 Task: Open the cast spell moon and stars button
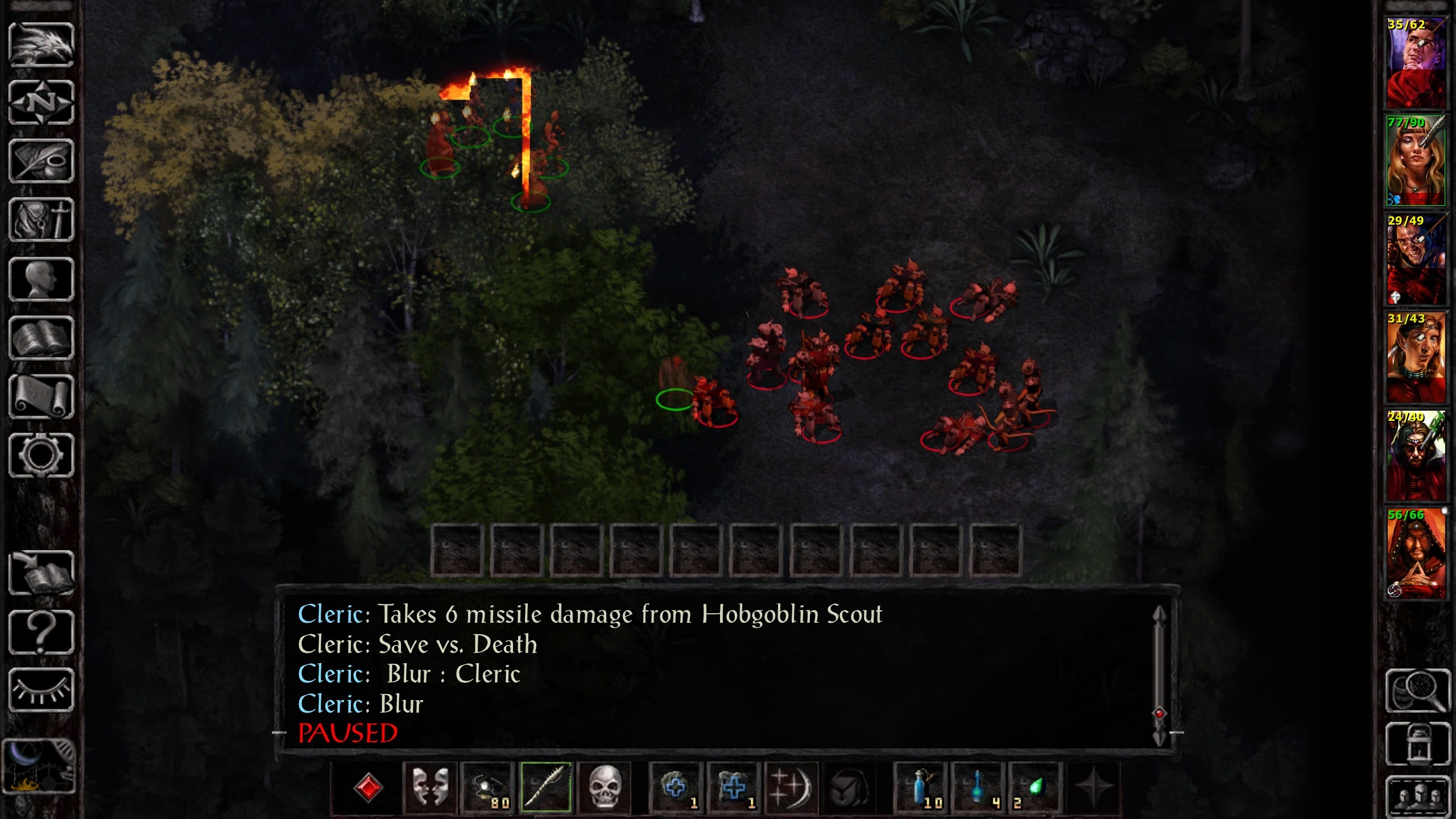click(x=791, y=788)
